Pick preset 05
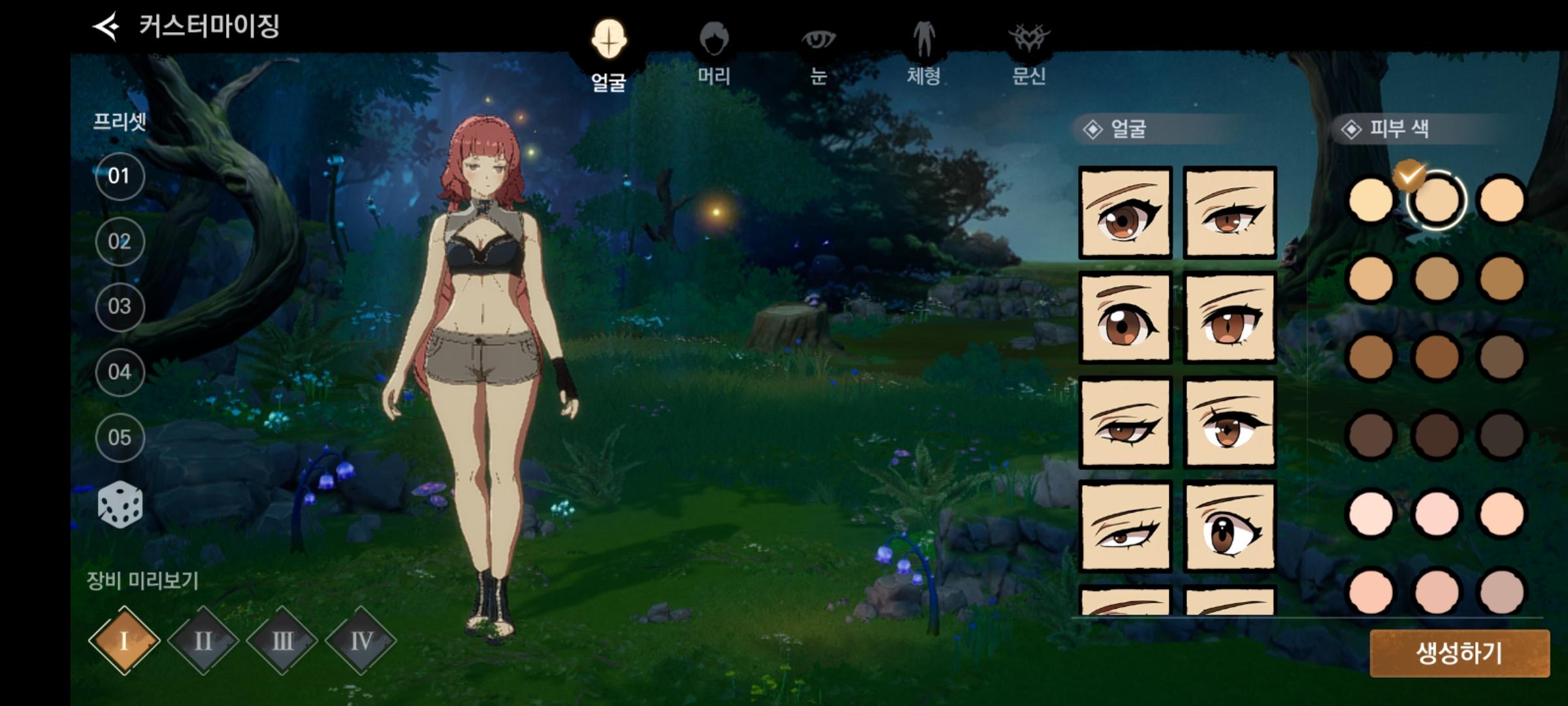This screenshot has height=706, width=1568. tap(120, 437)
